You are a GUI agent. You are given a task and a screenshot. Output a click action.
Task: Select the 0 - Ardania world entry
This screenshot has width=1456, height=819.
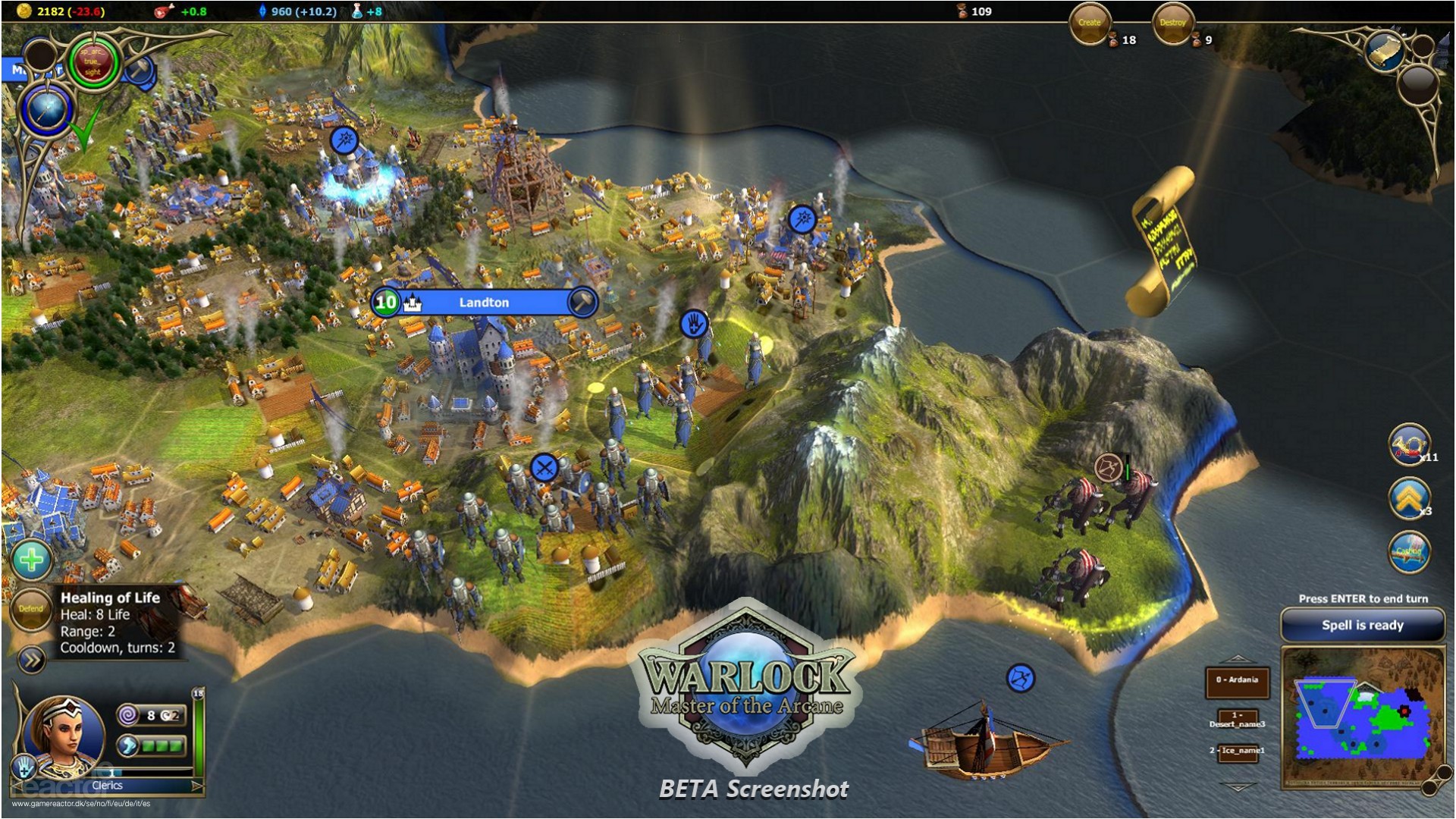[x=1237, y=680]
